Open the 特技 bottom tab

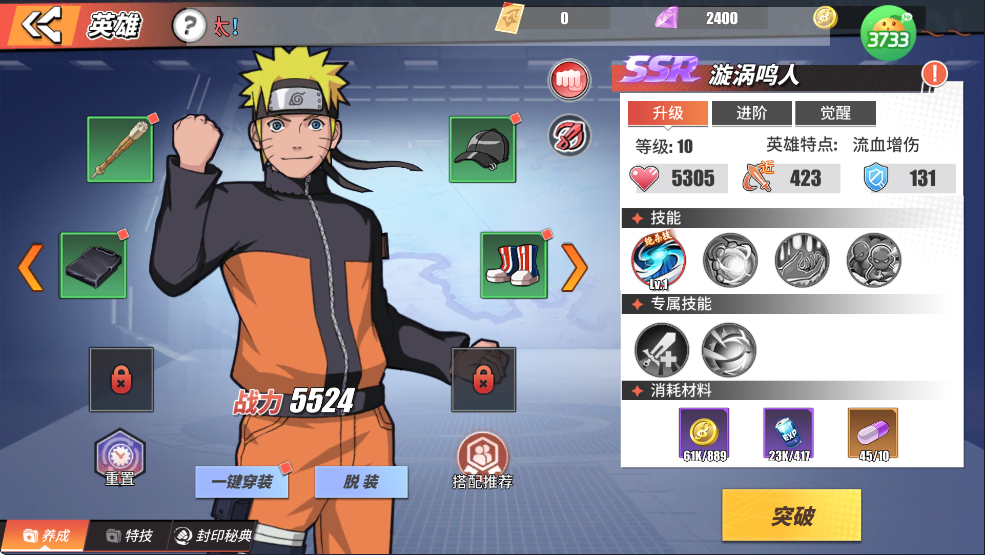[x=129, y=536]
